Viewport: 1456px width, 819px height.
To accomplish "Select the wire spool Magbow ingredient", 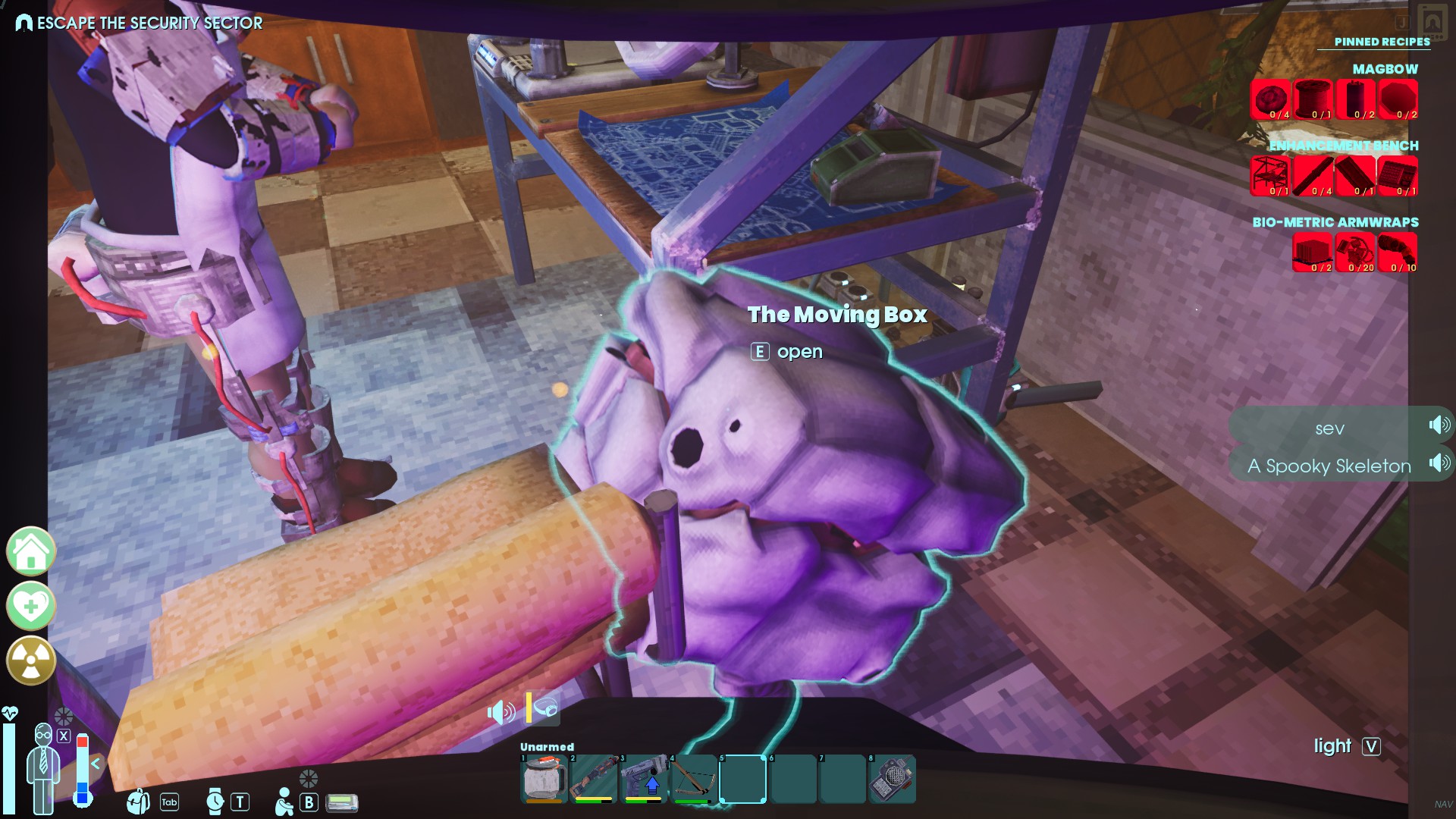I will (x=1313, y=99).
